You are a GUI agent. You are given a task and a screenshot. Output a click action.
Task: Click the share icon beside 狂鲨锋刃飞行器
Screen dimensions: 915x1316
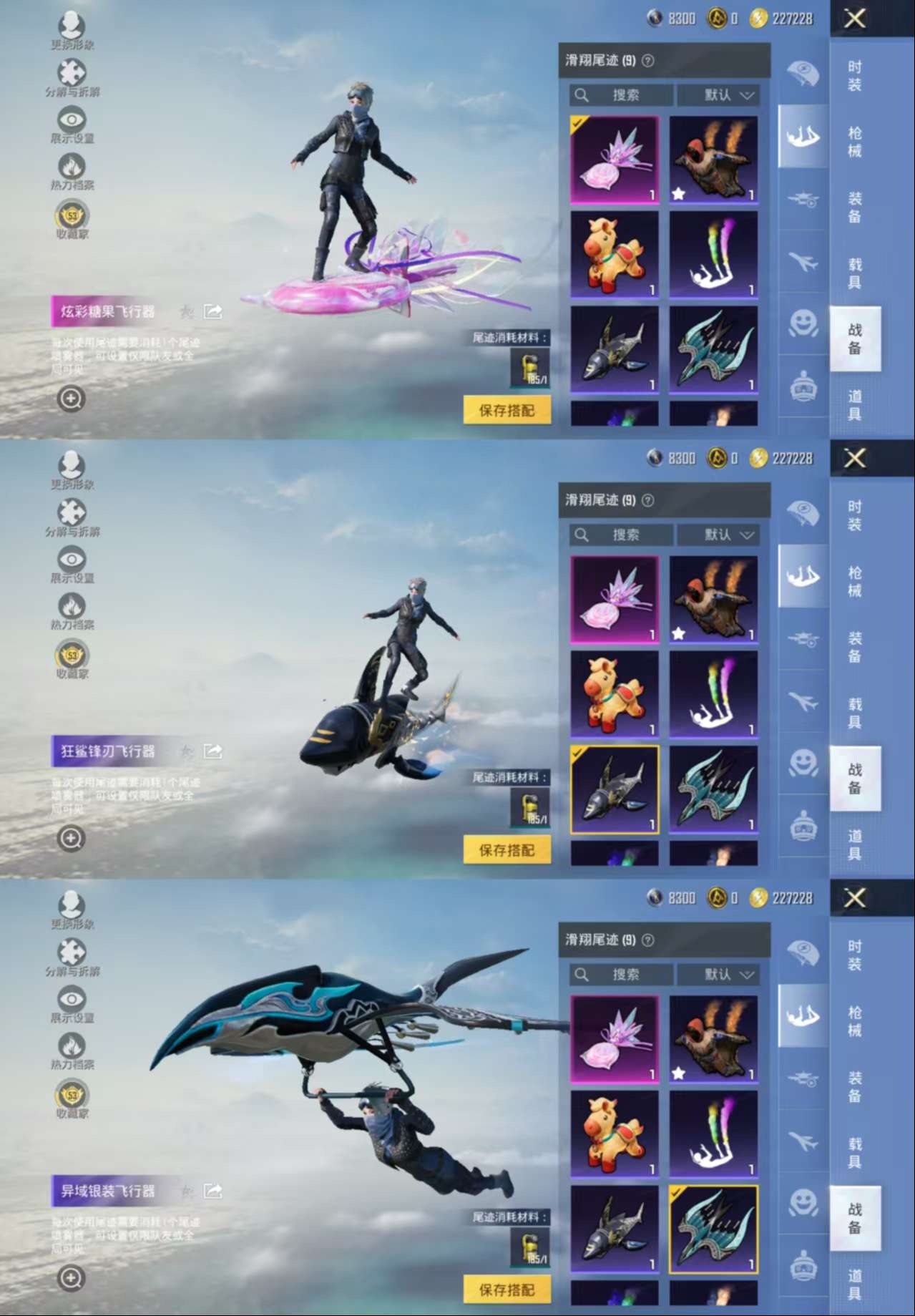(x=212, y=751)
